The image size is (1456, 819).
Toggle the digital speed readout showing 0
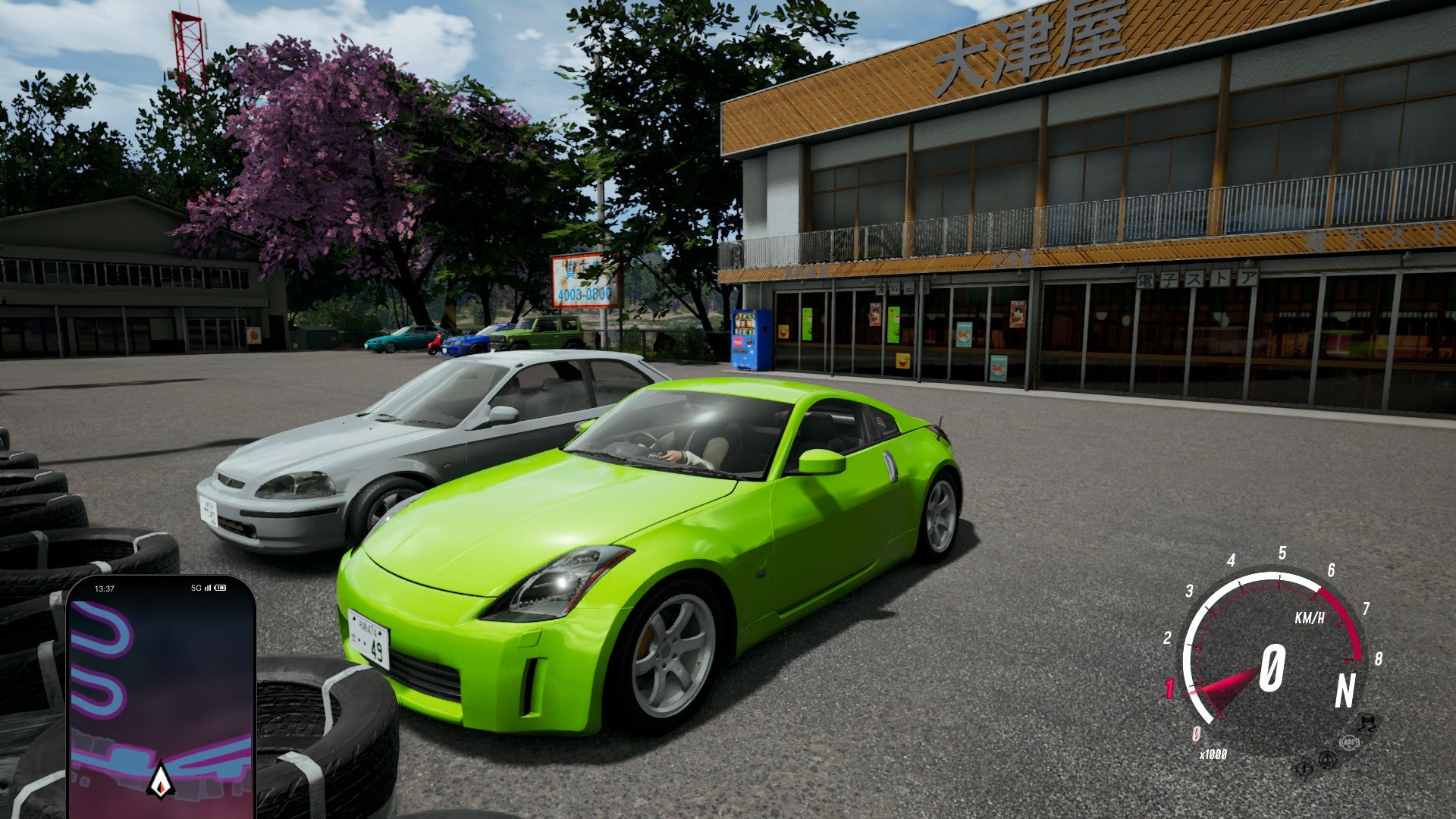tap(1272, 668)
